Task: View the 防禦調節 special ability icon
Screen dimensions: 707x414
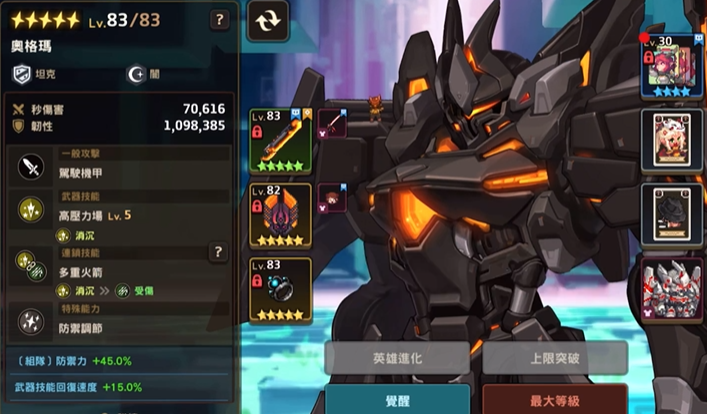Action: point(30,320)
